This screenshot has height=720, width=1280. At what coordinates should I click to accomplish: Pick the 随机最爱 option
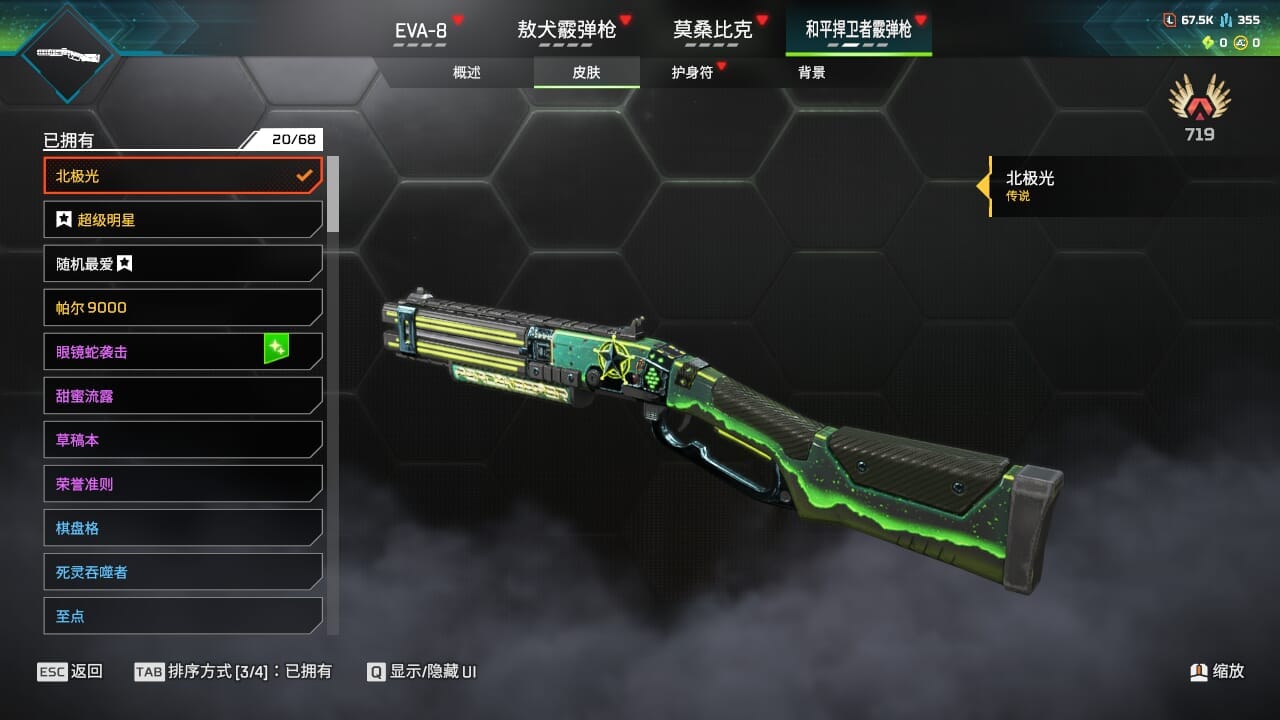point(183,264)
